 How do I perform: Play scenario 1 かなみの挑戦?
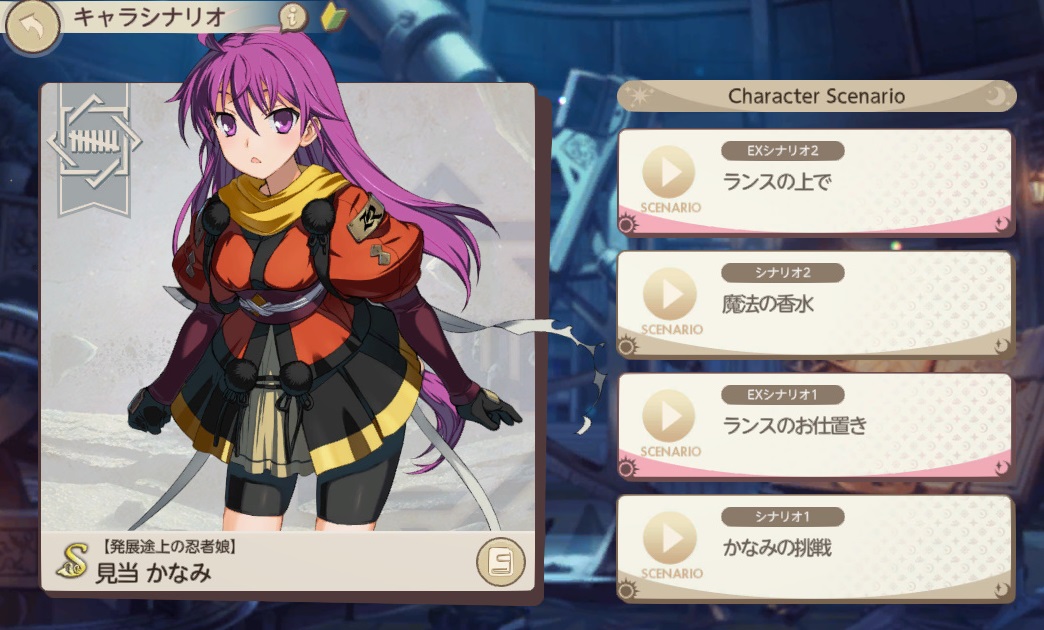click(x=669, y=540)
